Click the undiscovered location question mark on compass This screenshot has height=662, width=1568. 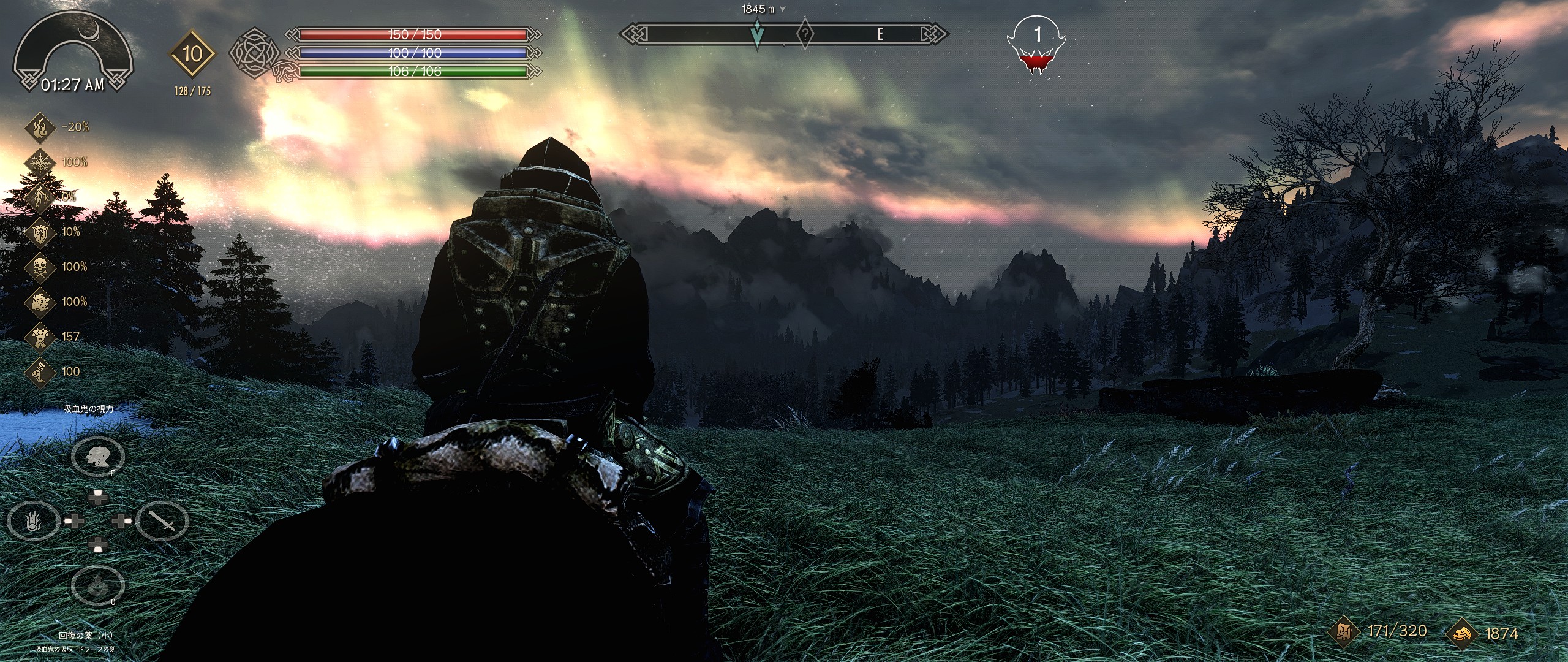[805, 34]
